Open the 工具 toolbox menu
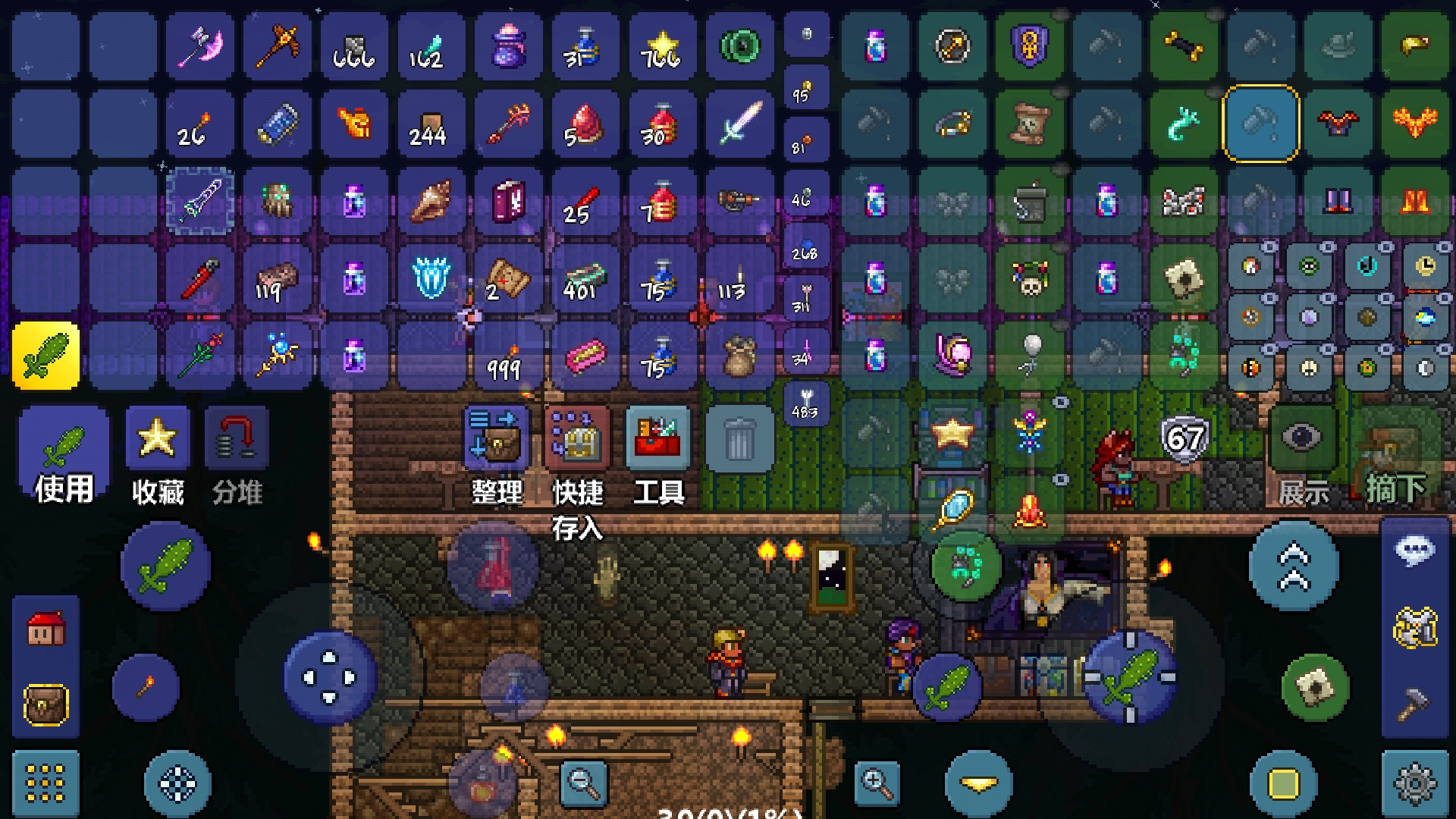The height and width of the screenshot is (819, 1456). pos(658,455)
